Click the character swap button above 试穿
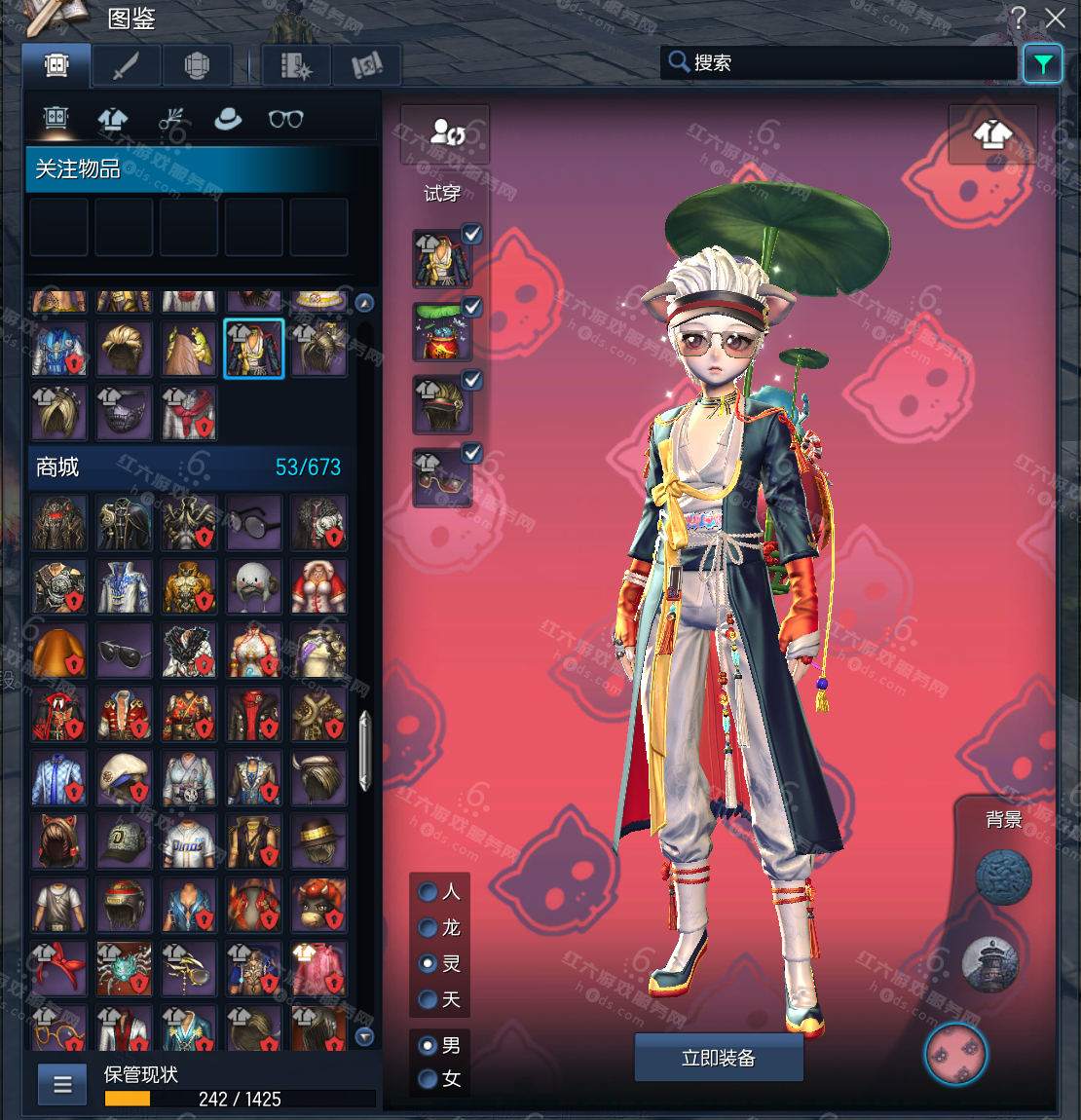1081x1120 pixels. [446, 133]
